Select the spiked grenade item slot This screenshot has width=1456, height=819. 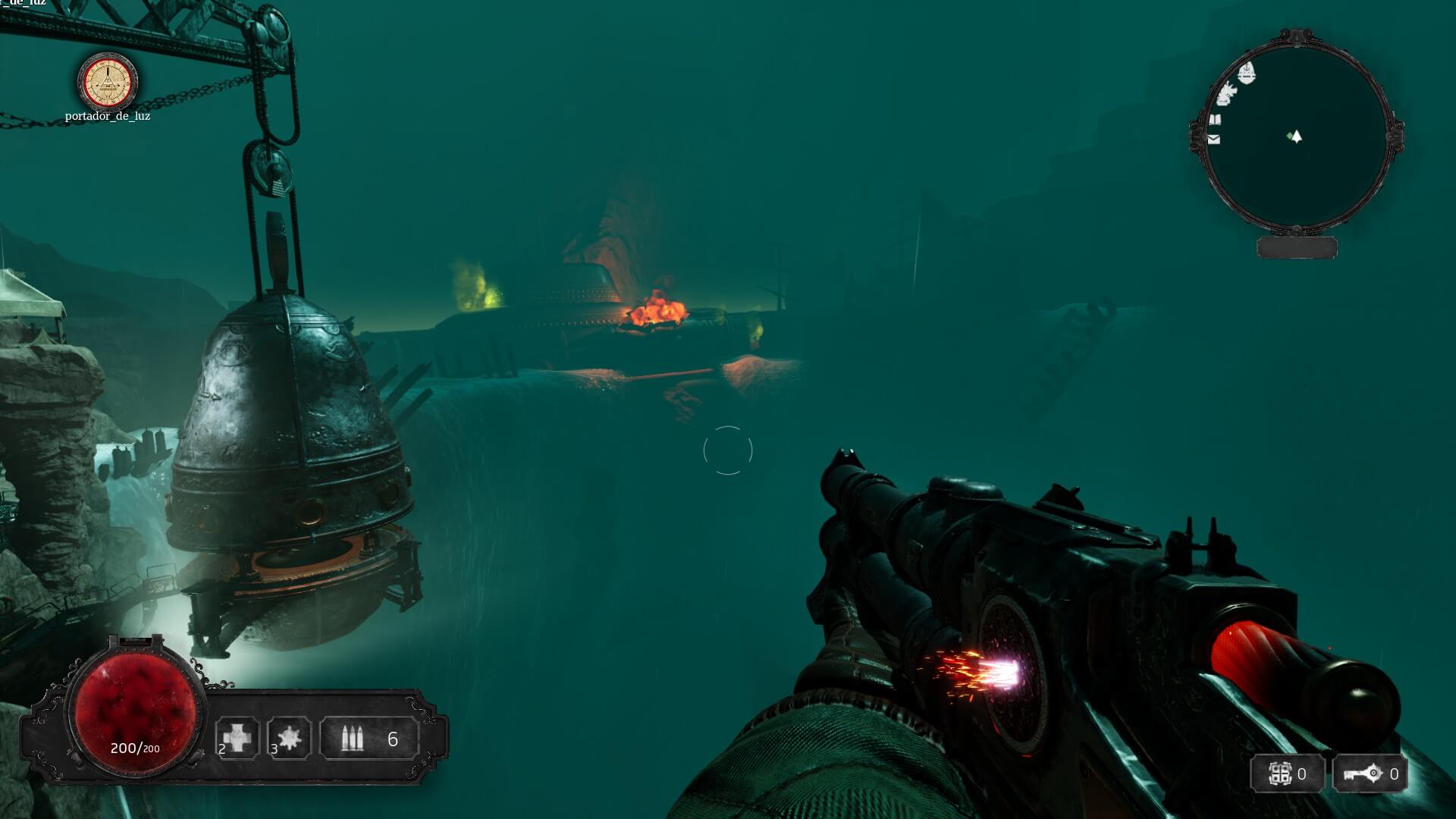coord(289,737)
